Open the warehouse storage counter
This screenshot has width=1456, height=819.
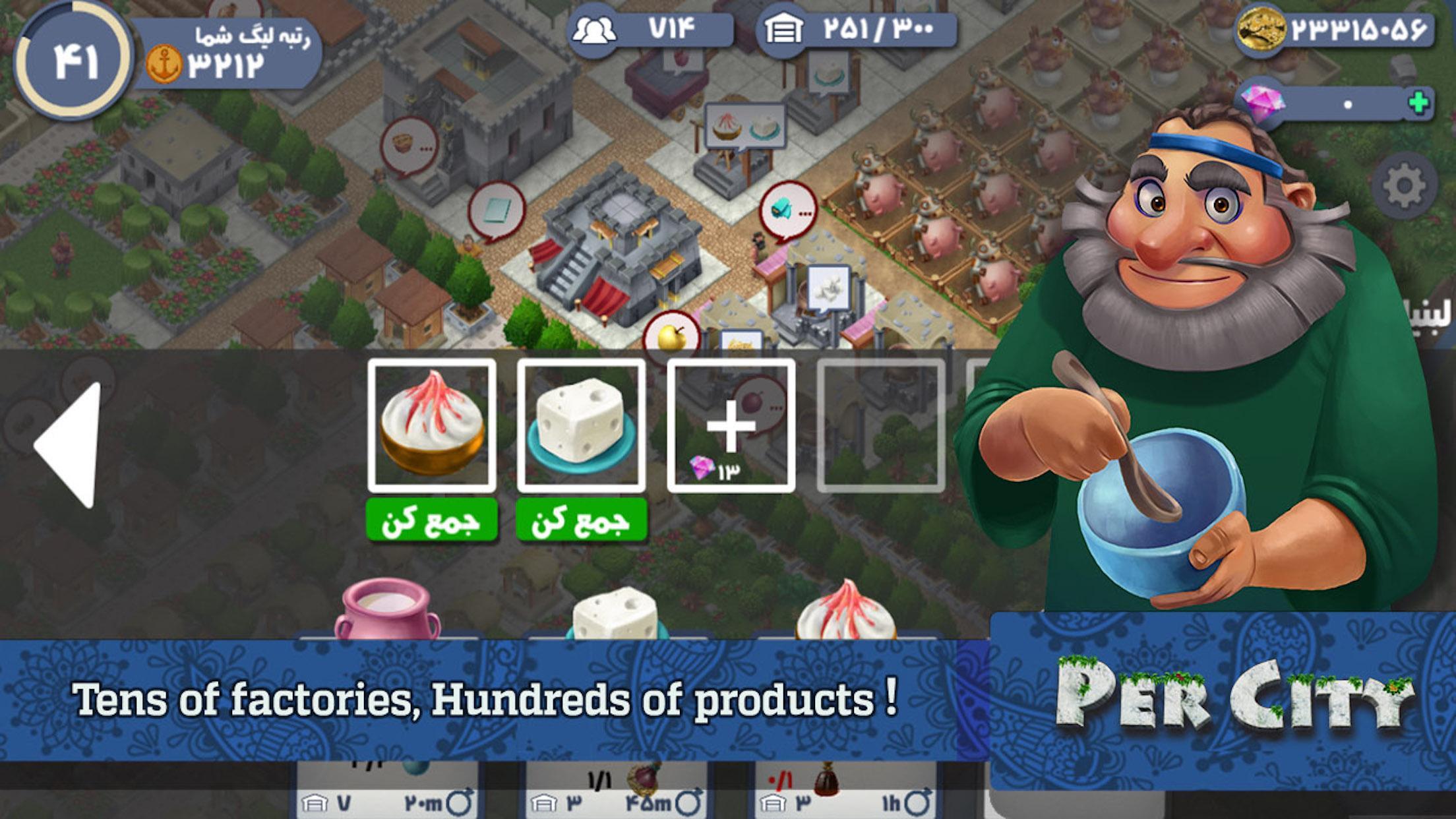click(856, 30)
